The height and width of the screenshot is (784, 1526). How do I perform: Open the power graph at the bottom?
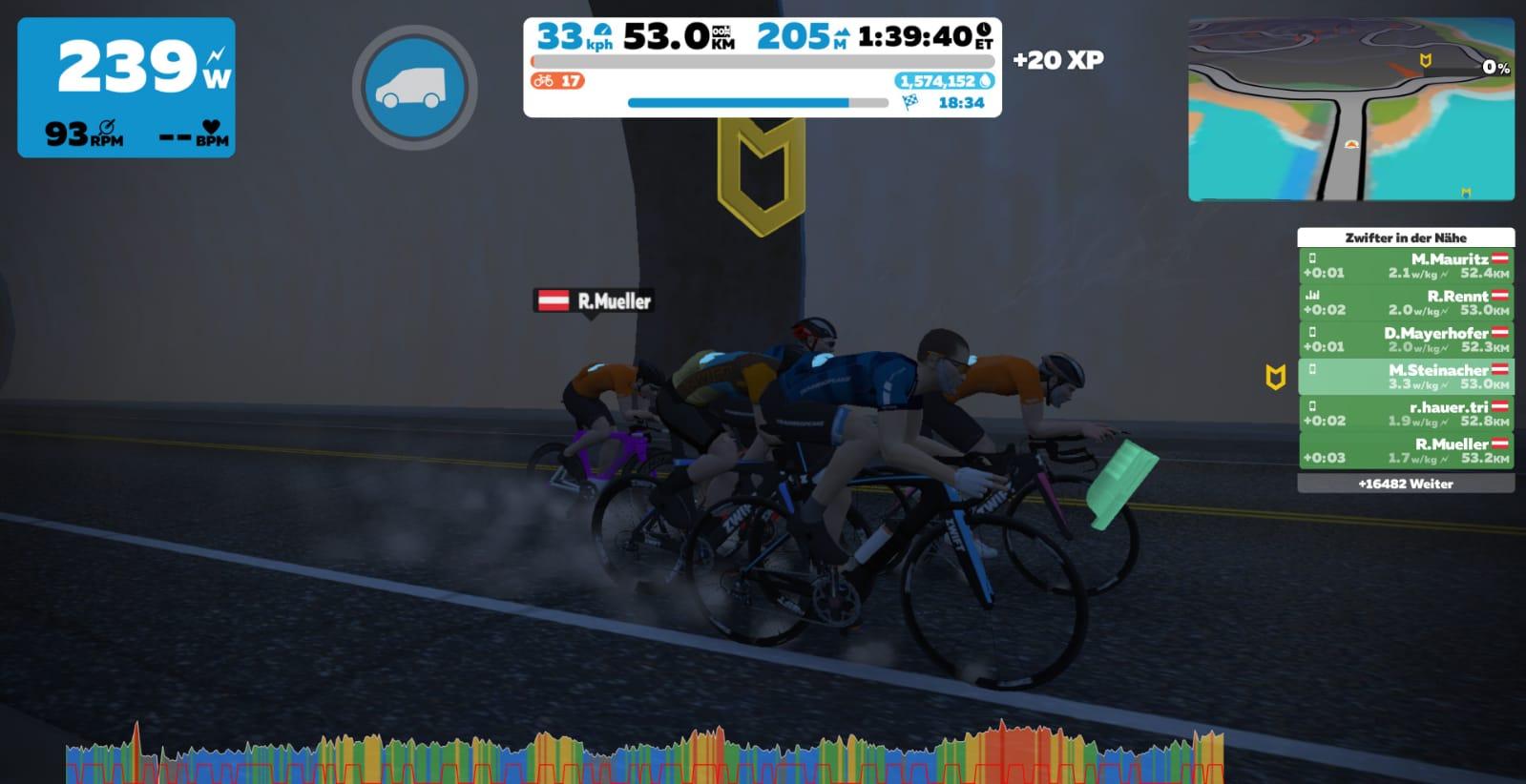pyautogui.click(x=644, y=755)
